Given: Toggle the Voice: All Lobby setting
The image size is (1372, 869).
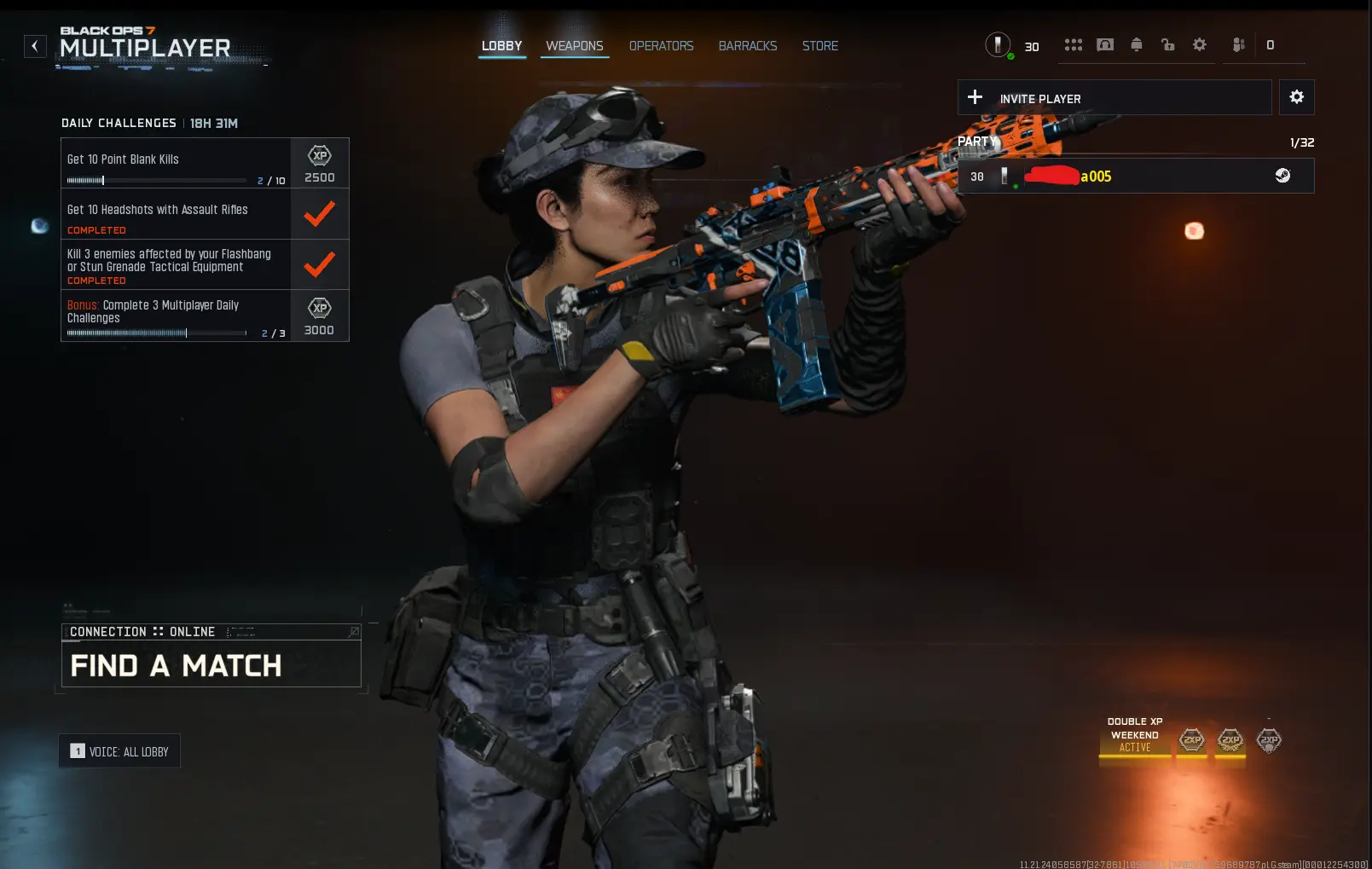Looking at the screenshot, I should (x=119, y=751).
